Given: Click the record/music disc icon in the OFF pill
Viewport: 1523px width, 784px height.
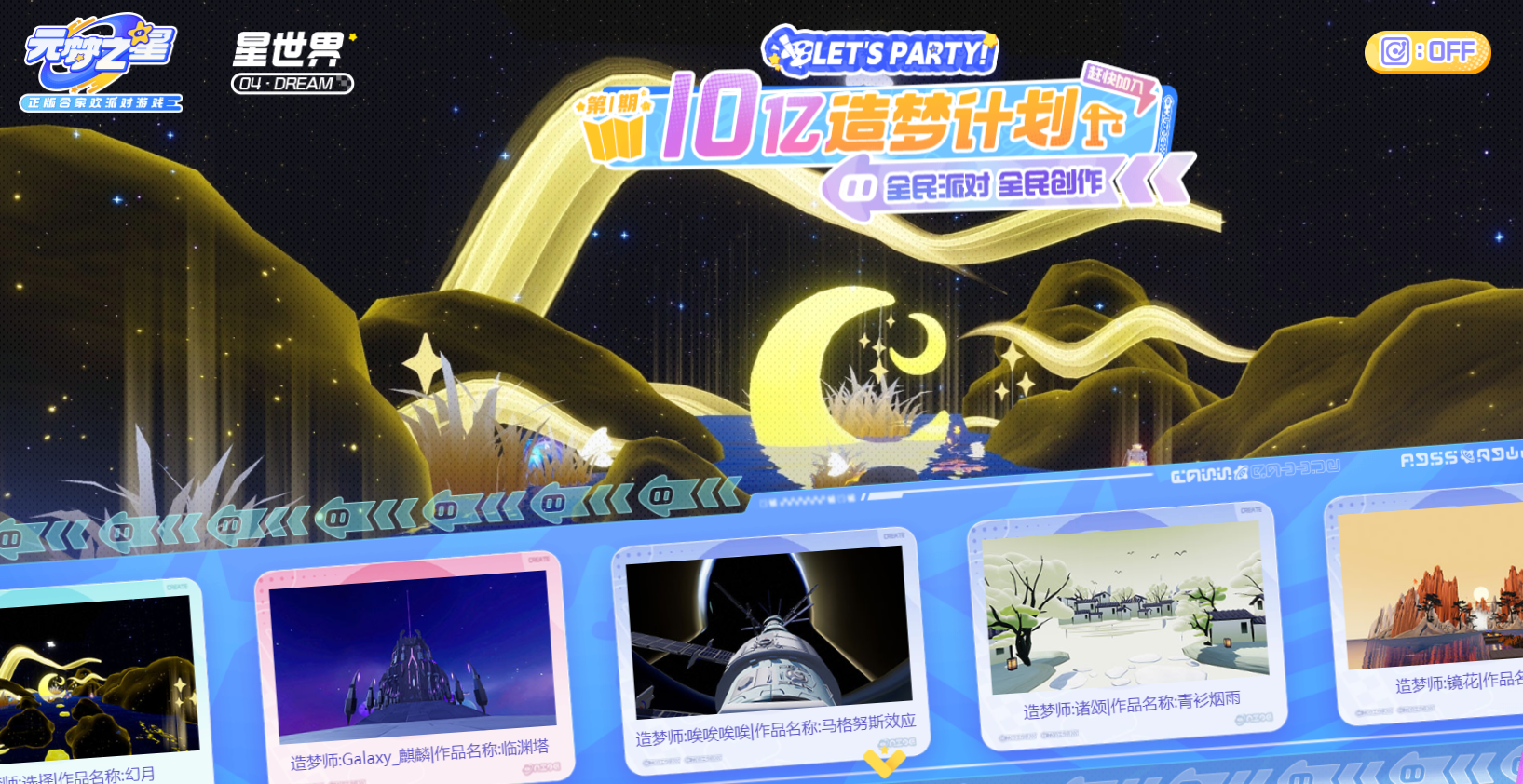Looking at the screenshot, I should 1395,50.
